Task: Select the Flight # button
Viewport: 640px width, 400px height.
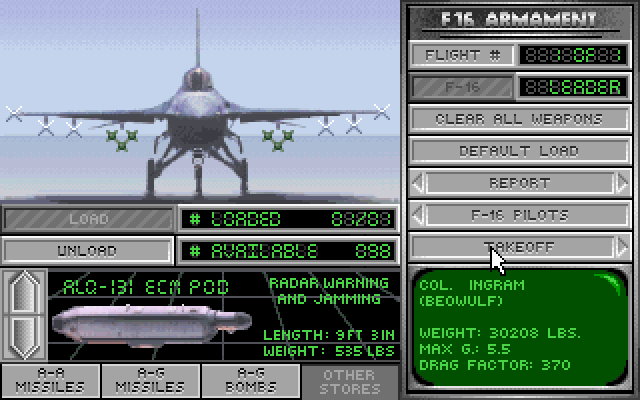Action: point(463,56)
